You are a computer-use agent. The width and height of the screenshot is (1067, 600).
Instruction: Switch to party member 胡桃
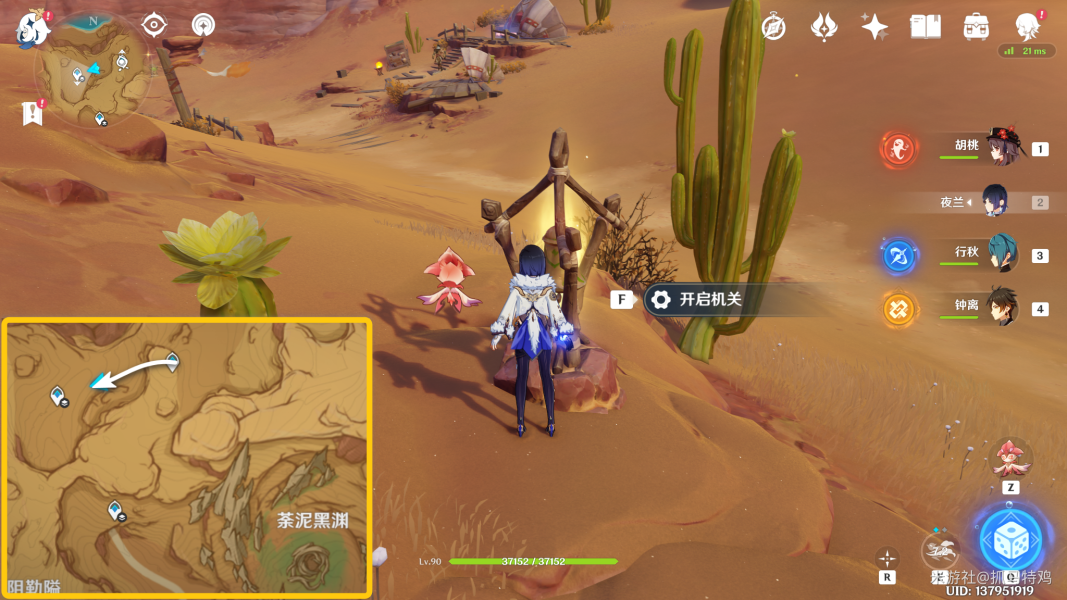(999, 148)
